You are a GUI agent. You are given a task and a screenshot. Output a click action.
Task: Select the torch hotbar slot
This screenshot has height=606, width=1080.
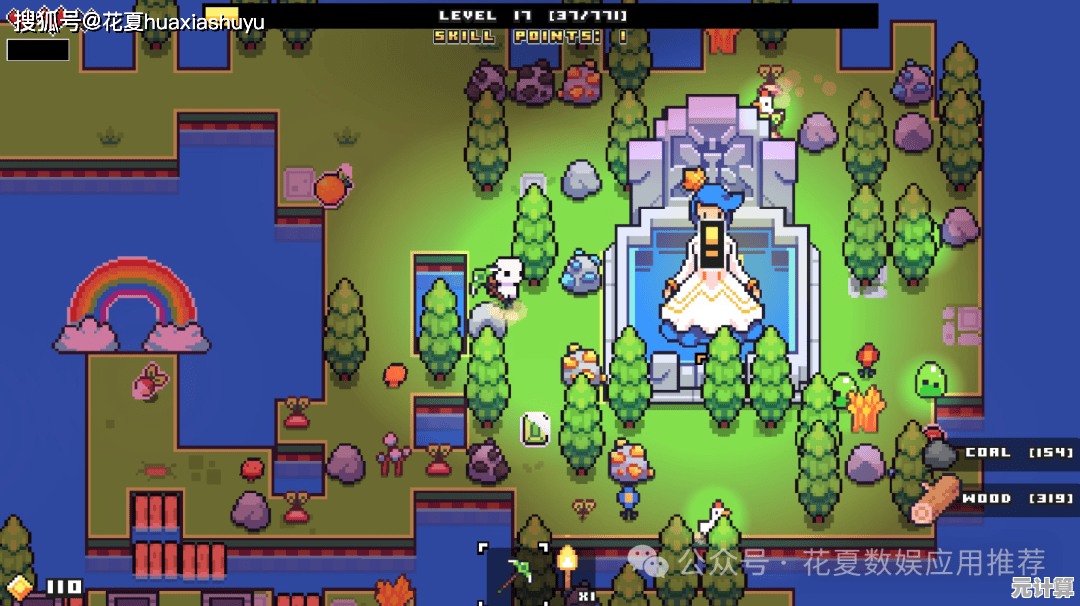568,573
